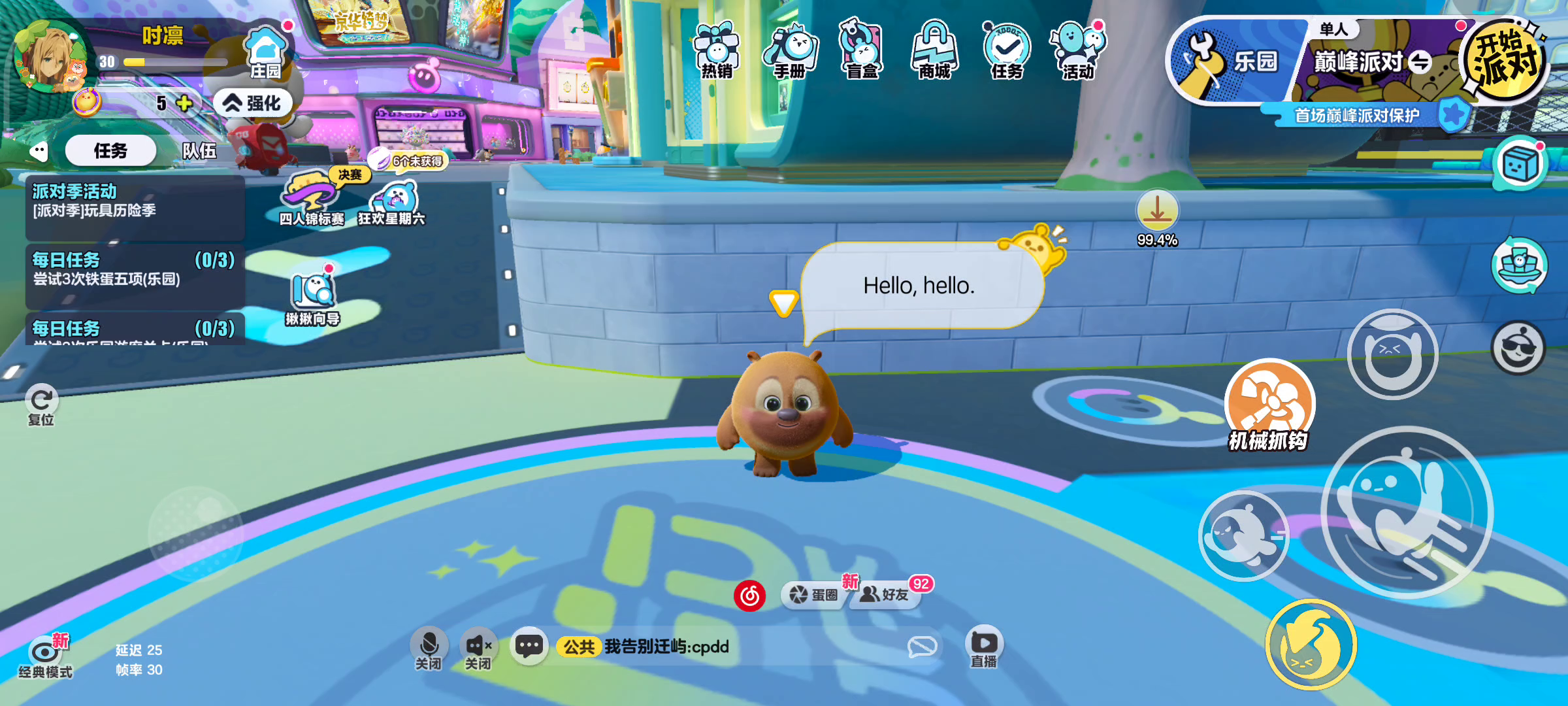The height and width of the screenshot is (706, 1568).
Task: Open the 好友 friends list
Action: tap(885, 594)
